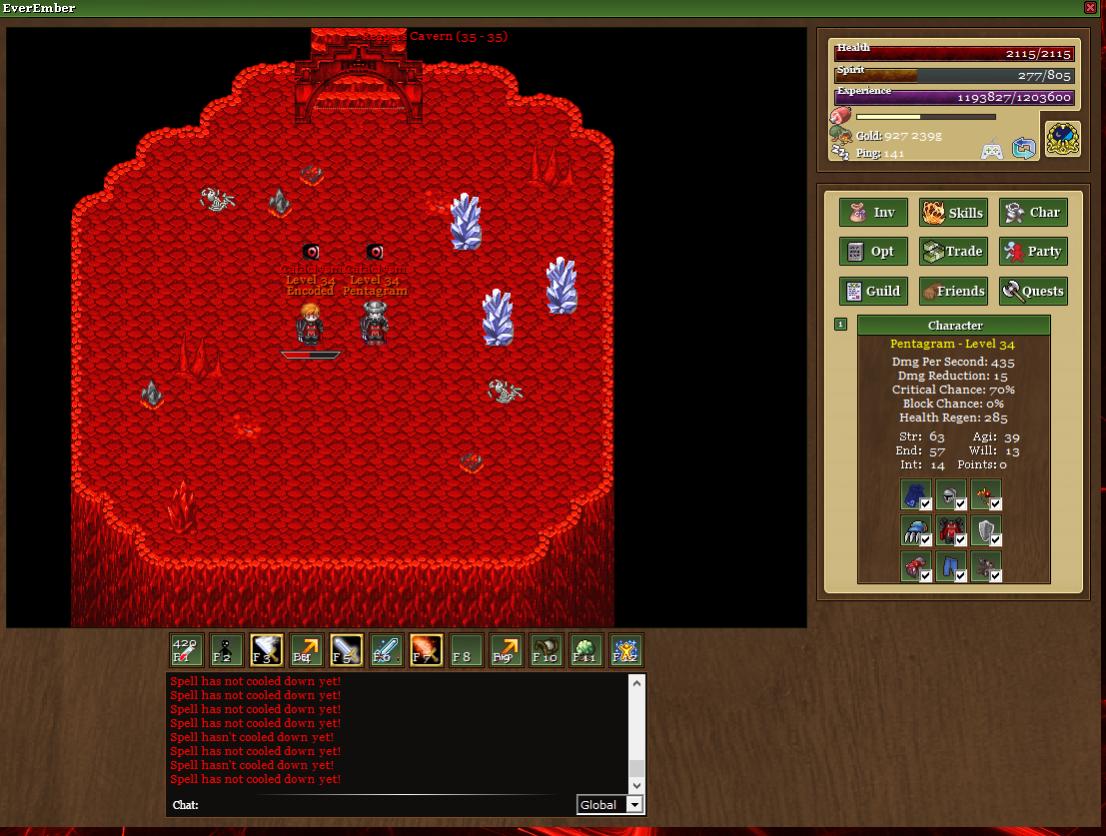The height and width of the screenshot is (836, 1106).
Task: Select the equipped shield slot
Action: pos(986,530)
